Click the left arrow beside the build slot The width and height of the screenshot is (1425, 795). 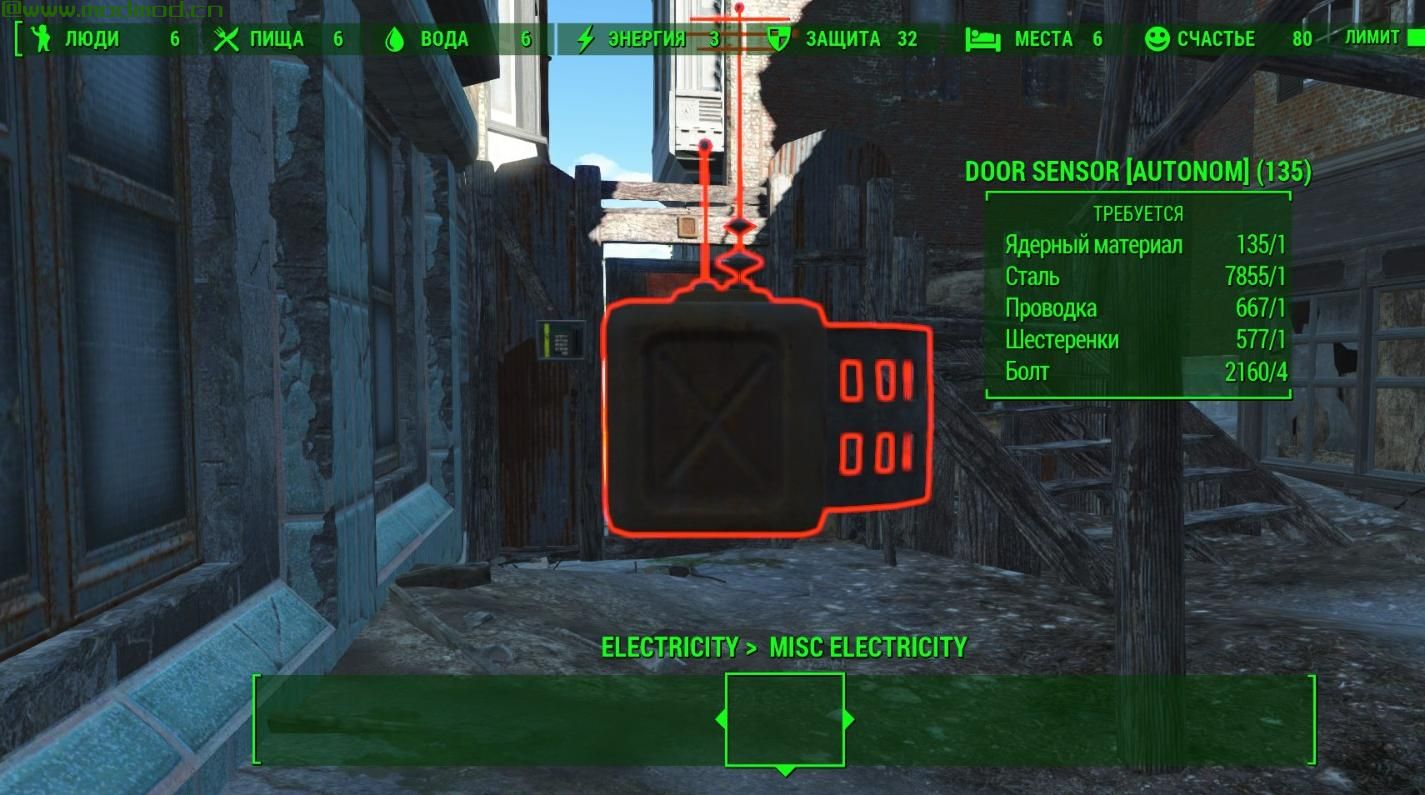click(720, 719)
